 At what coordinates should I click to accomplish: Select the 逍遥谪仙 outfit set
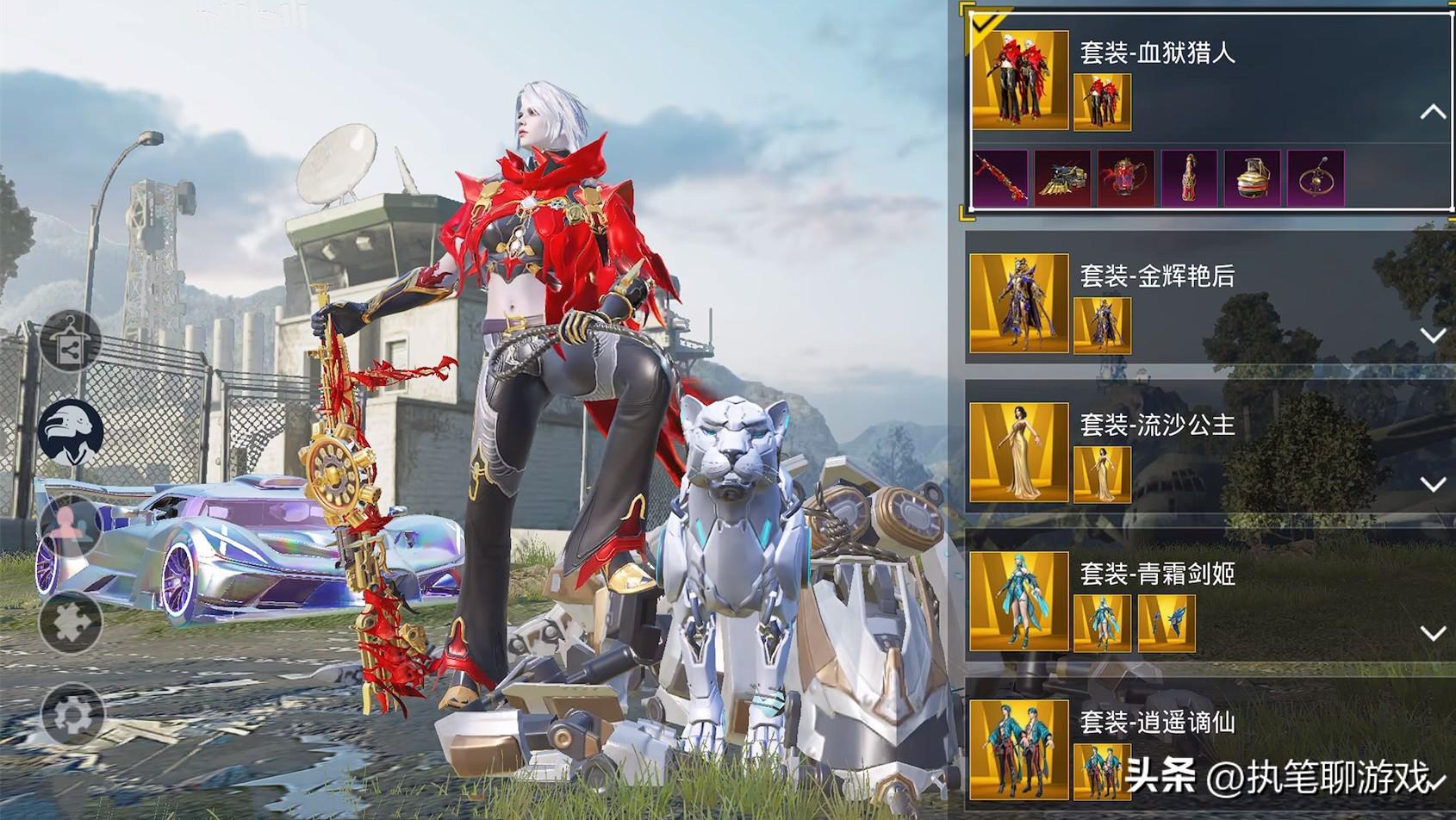click(1019, 749)
